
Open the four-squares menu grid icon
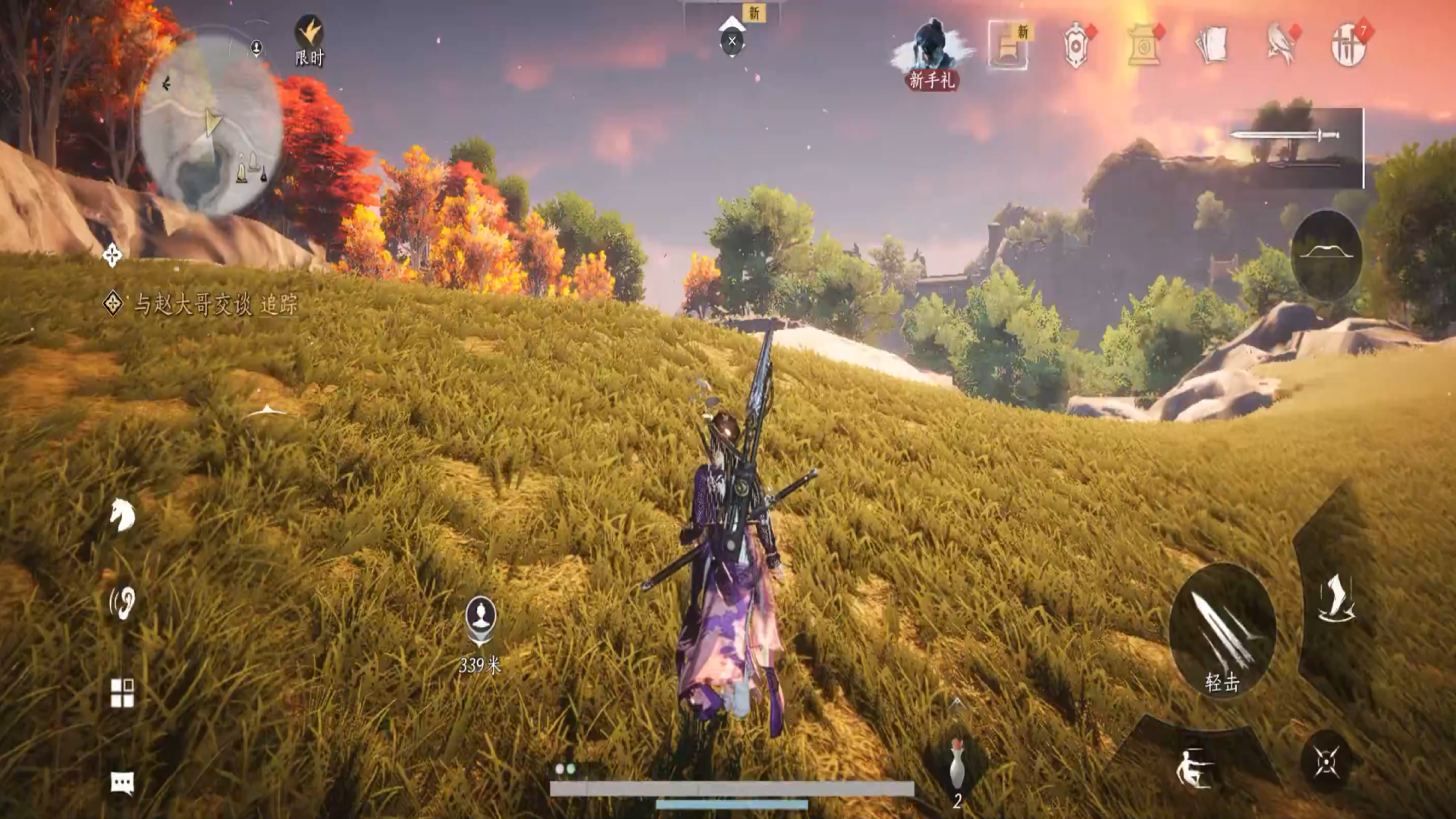click(122, 692)
